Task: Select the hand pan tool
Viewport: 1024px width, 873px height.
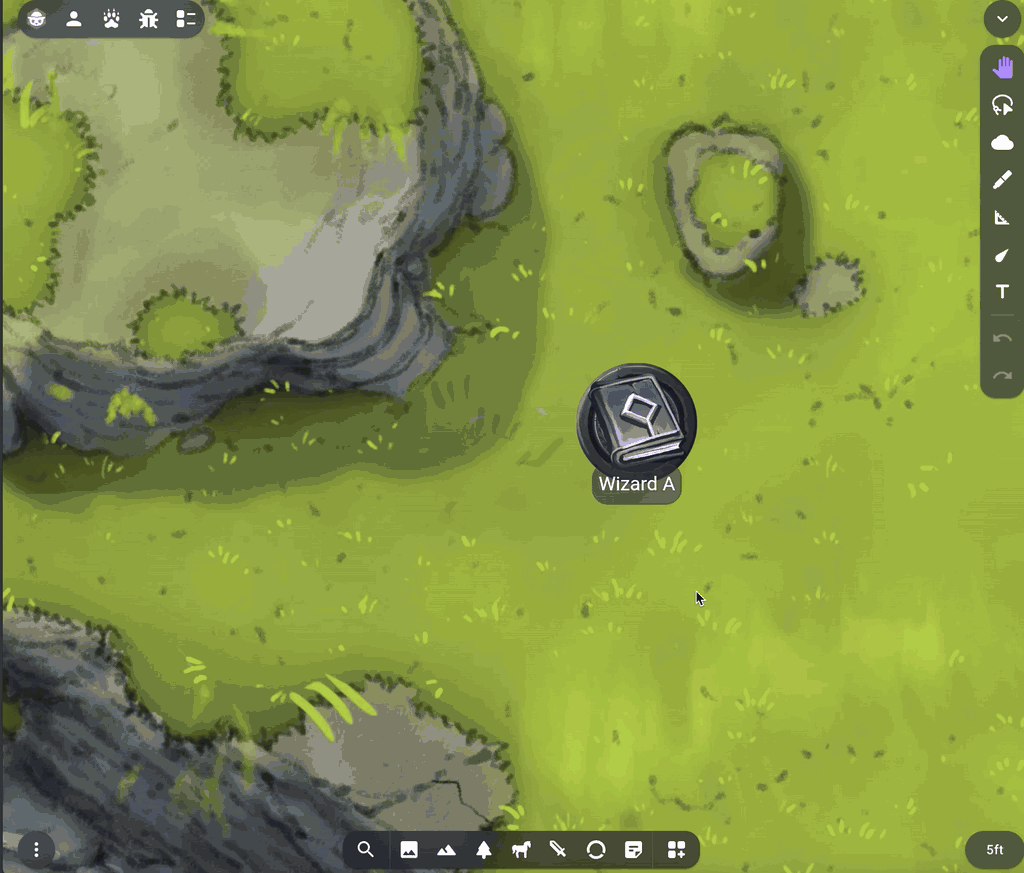Action: [1002, 68]
